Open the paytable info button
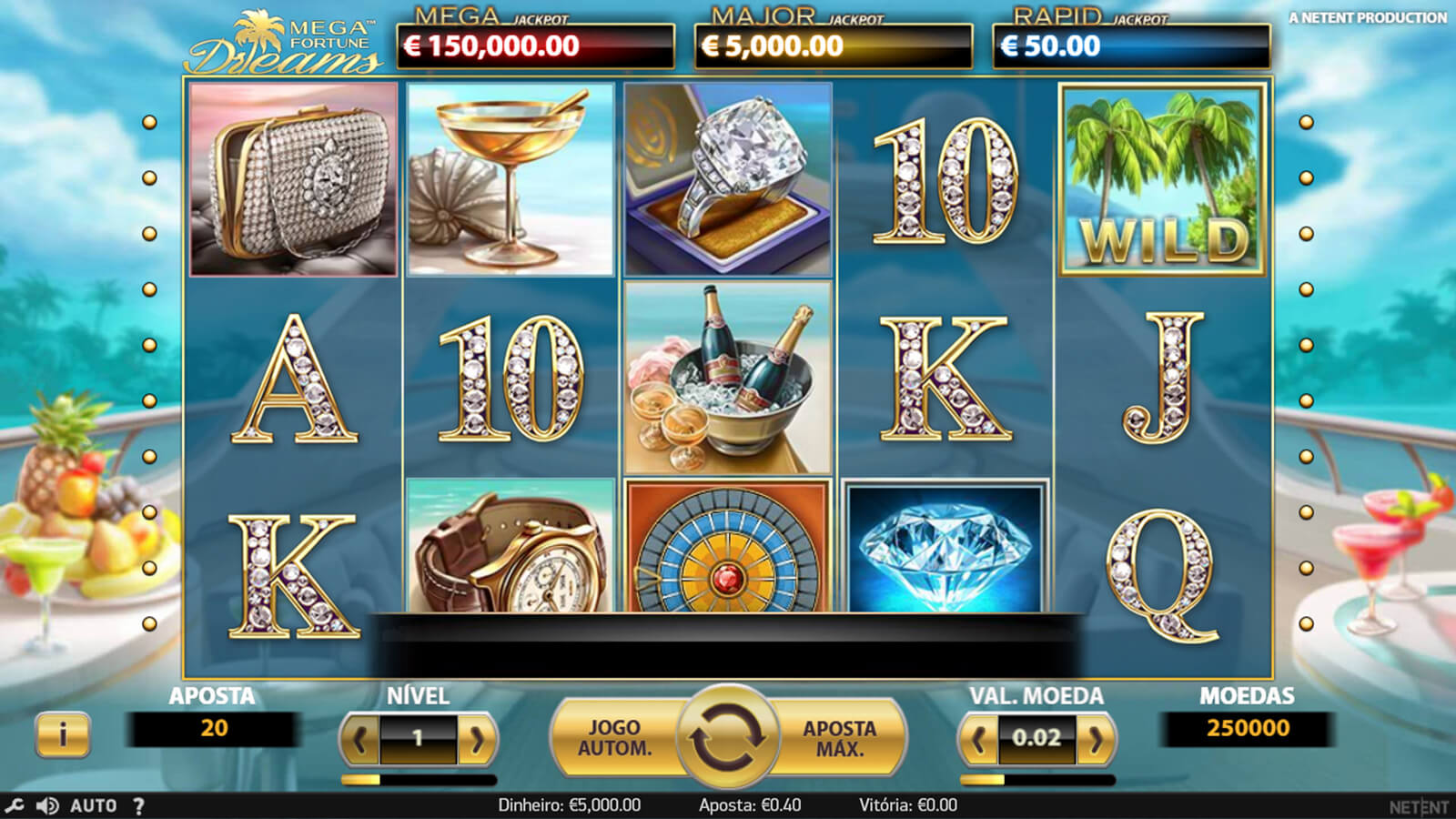The height and width of the screenshot is (819, 1456). pos(63,733)
